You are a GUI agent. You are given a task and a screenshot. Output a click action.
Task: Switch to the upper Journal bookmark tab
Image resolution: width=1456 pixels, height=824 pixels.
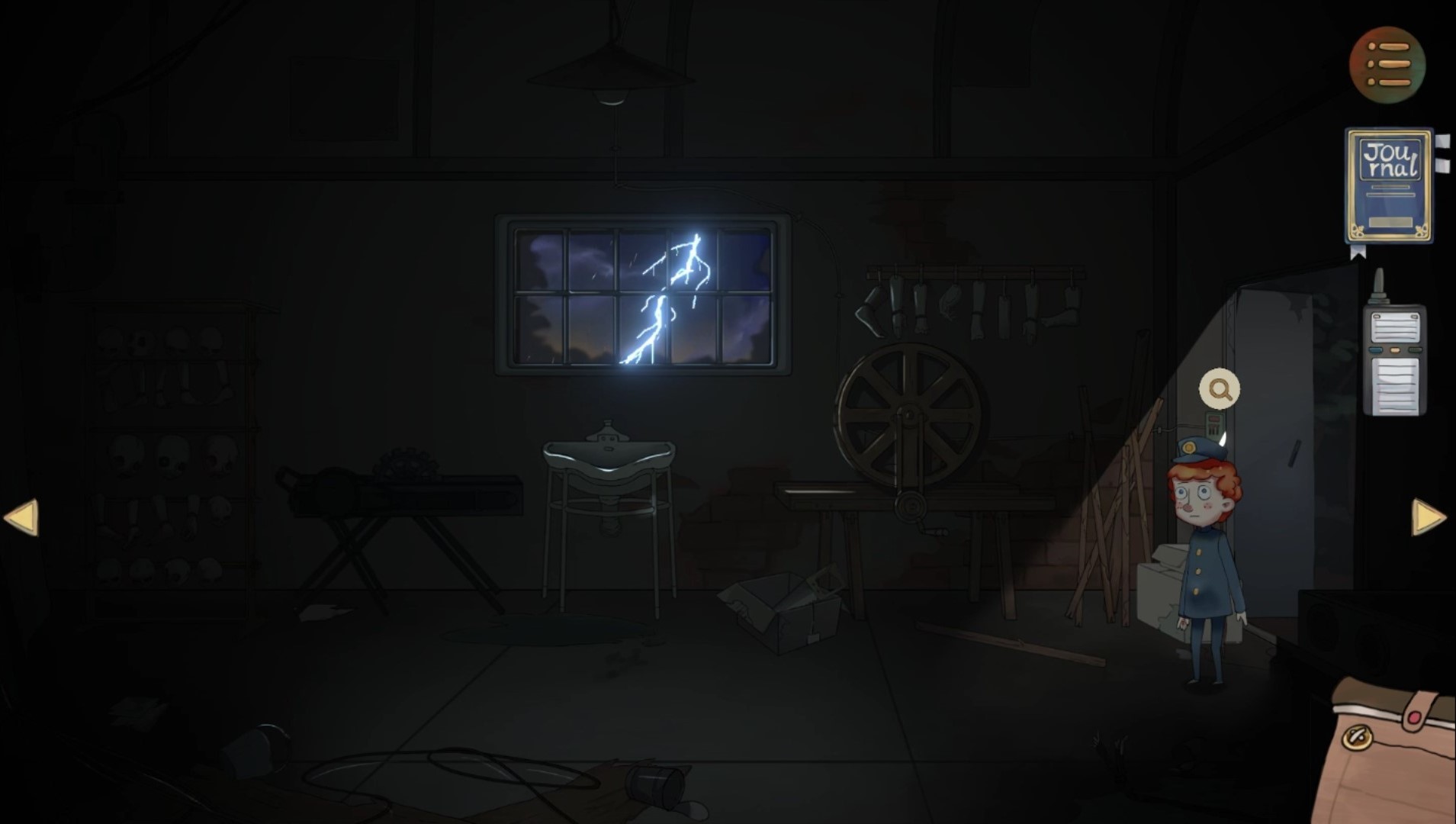pyautogui.click(x=1442, y=141)
